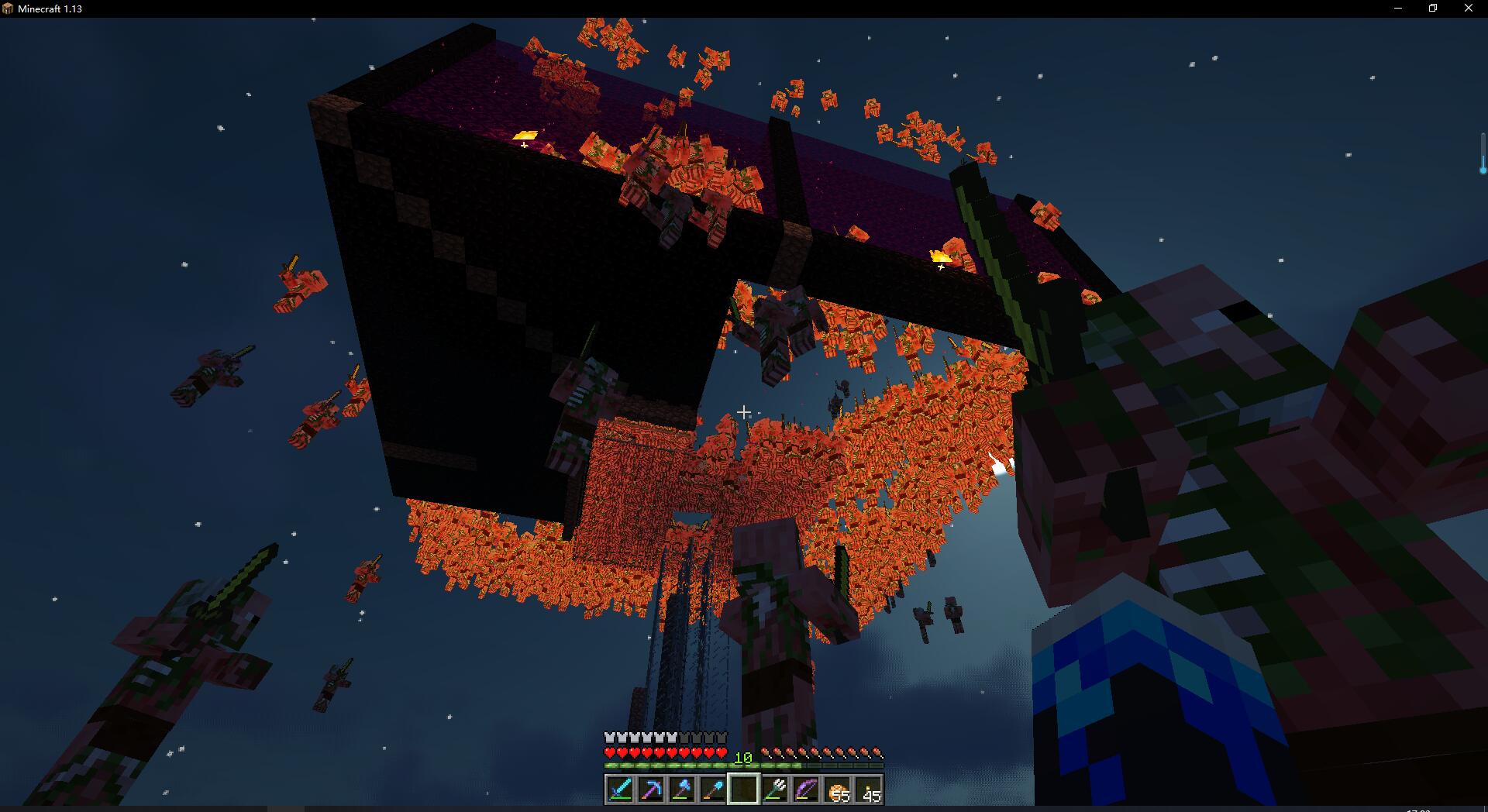
Task: Choose the diamond axe in the hotbar
Action: [x=682, y=790]
